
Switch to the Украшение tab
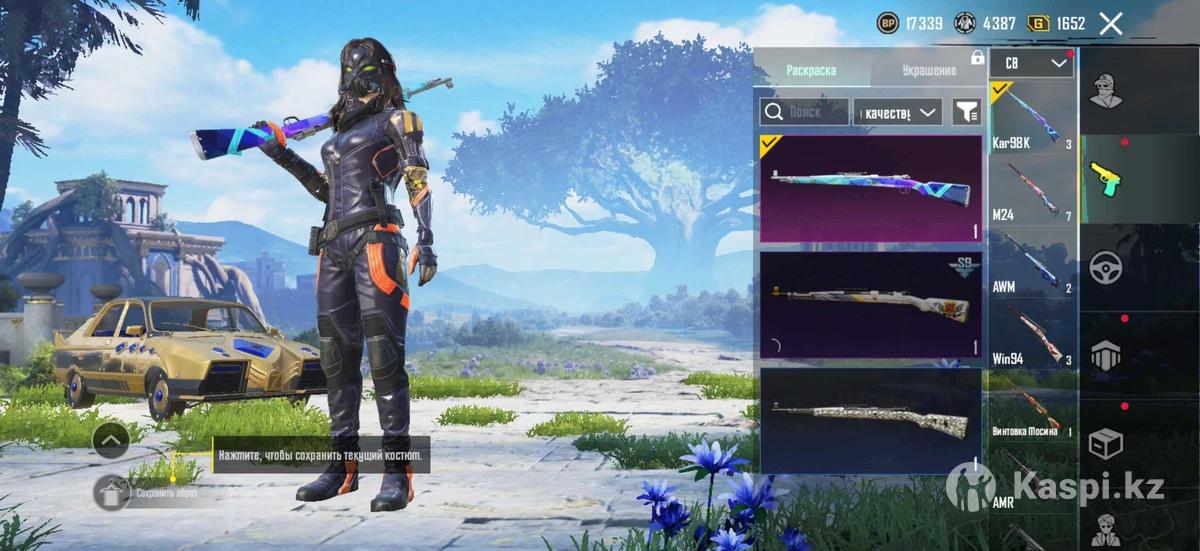928,70
